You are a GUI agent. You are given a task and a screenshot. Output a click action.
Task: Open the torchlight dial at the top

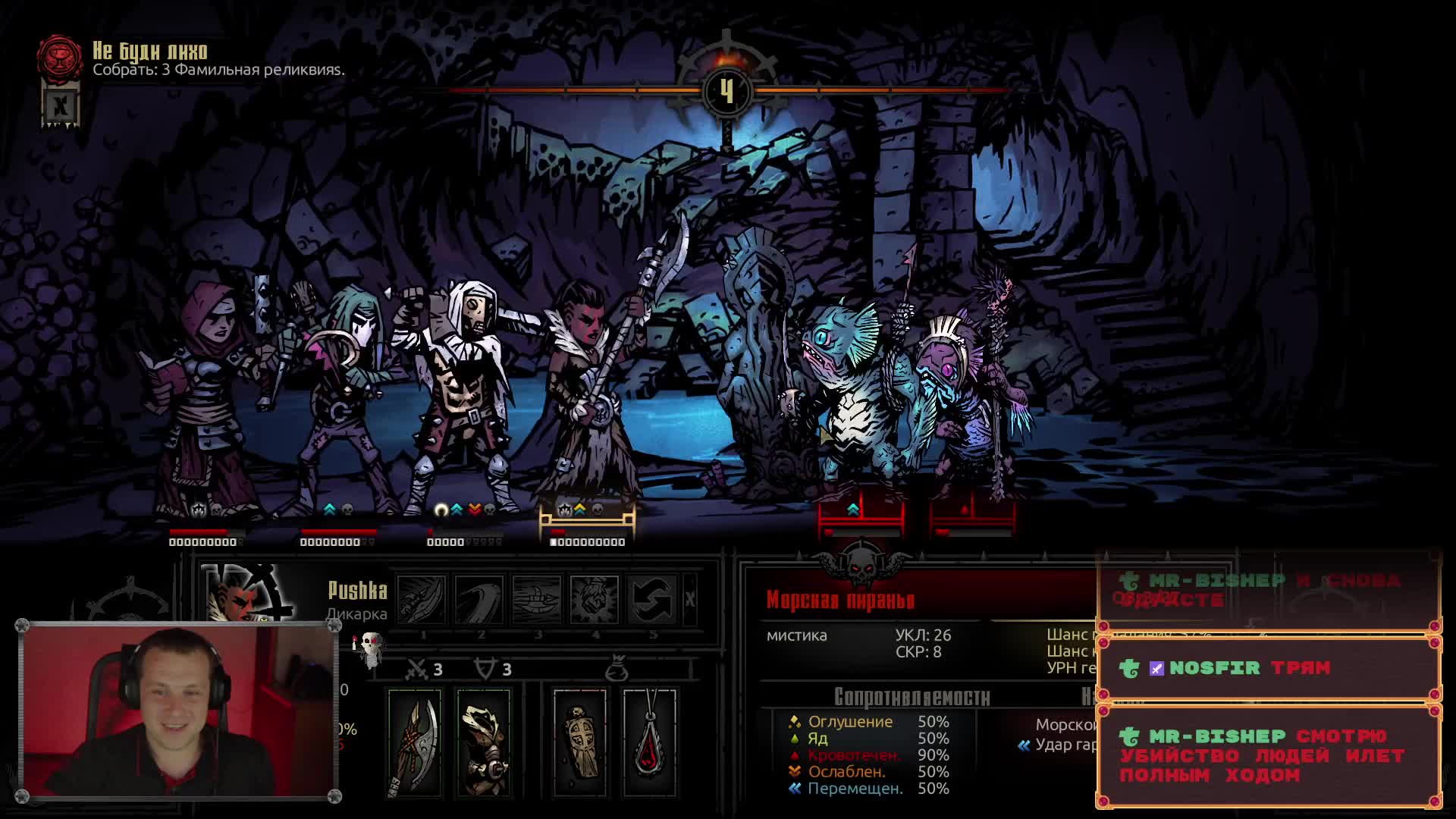click(726, 89)
